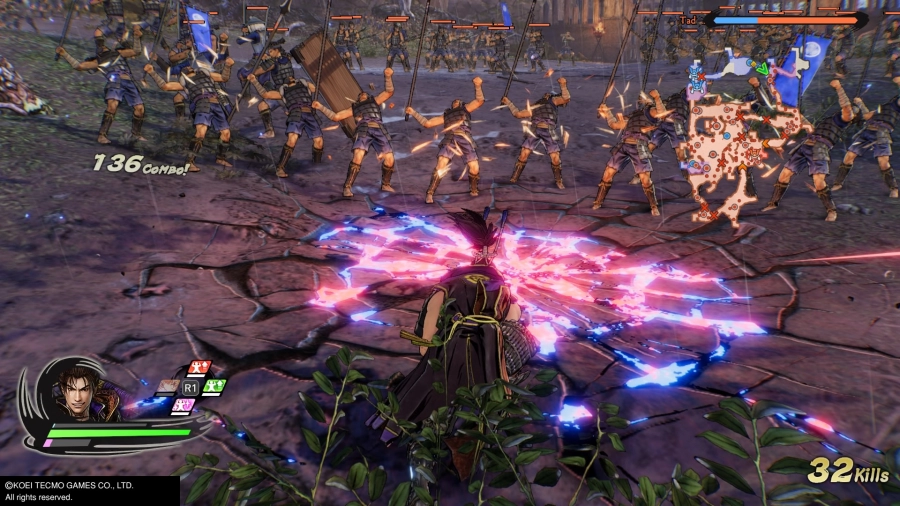This screenshot has width=900, height=506.
Task: Activate the pink power-up skill icon
Action: pyautogui.click(x=183, y=405)
